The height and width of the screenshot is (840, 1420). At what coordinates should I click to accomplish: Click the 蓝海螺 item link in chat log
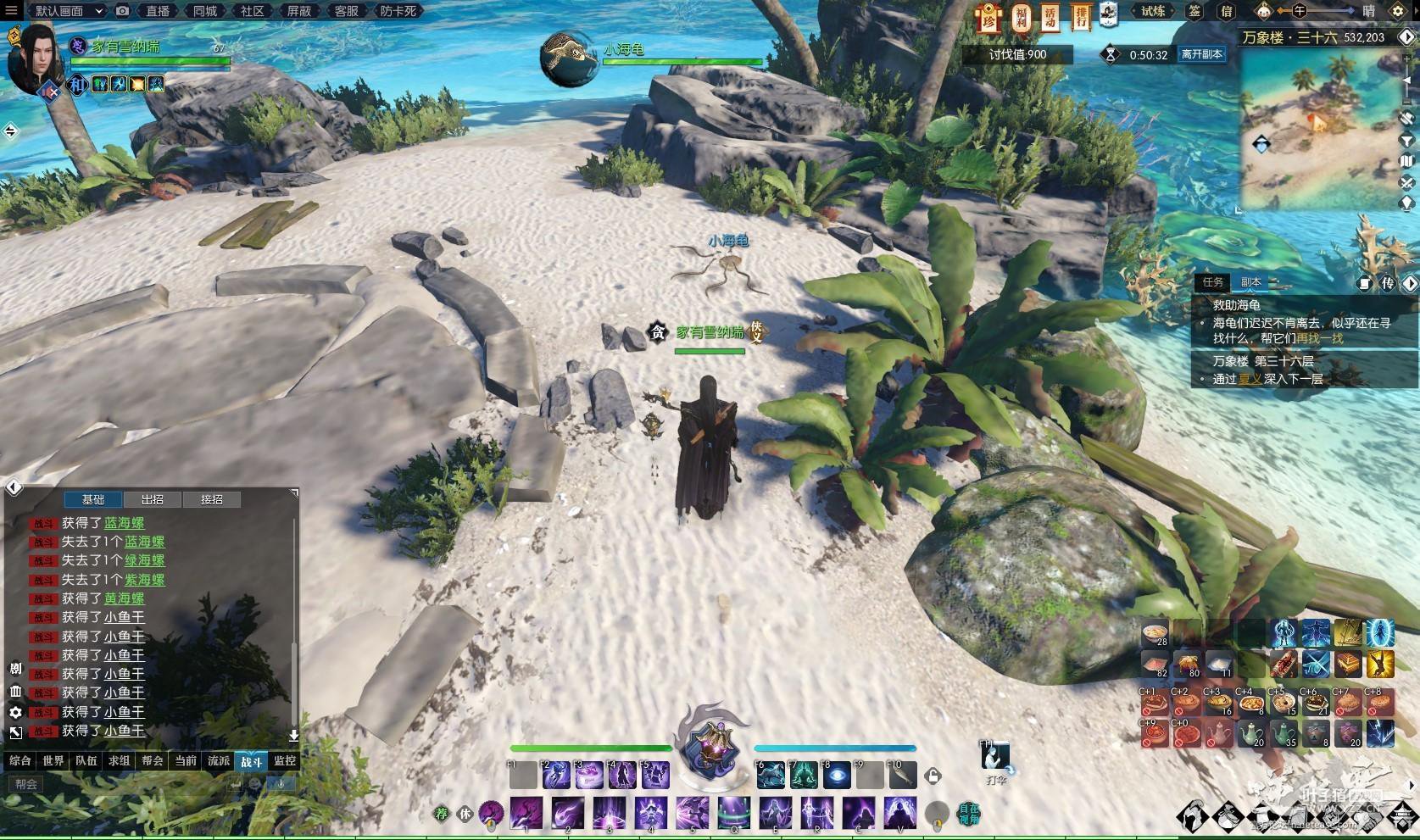pos(124,523)
